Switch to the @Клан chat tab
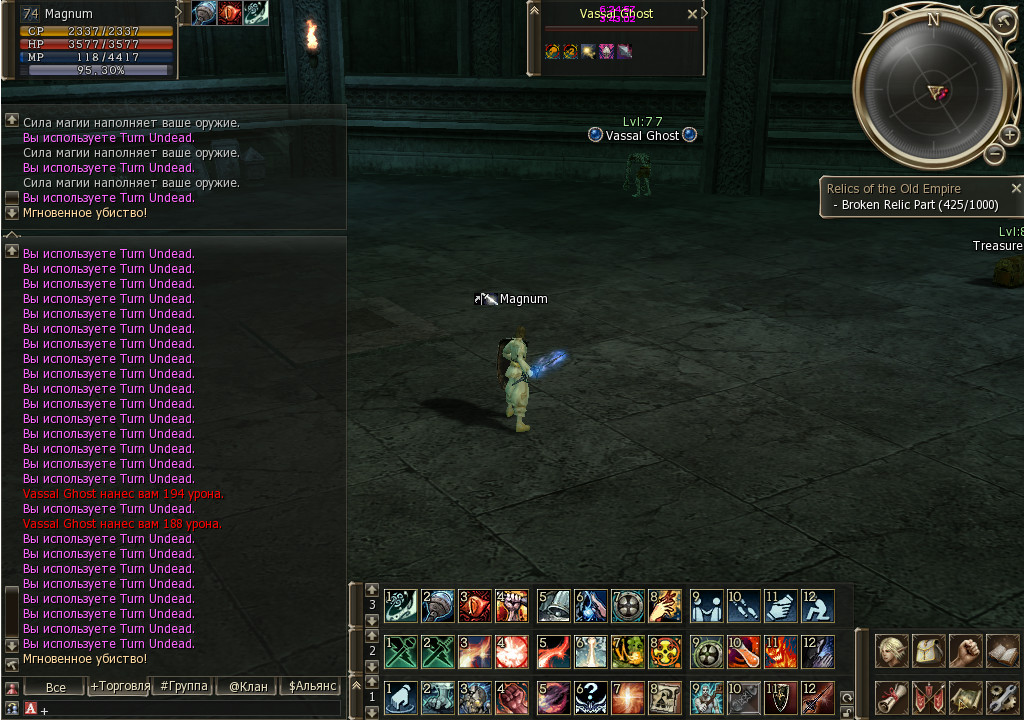The height and width of the screenshot is (720, 1024). (247, 686)
